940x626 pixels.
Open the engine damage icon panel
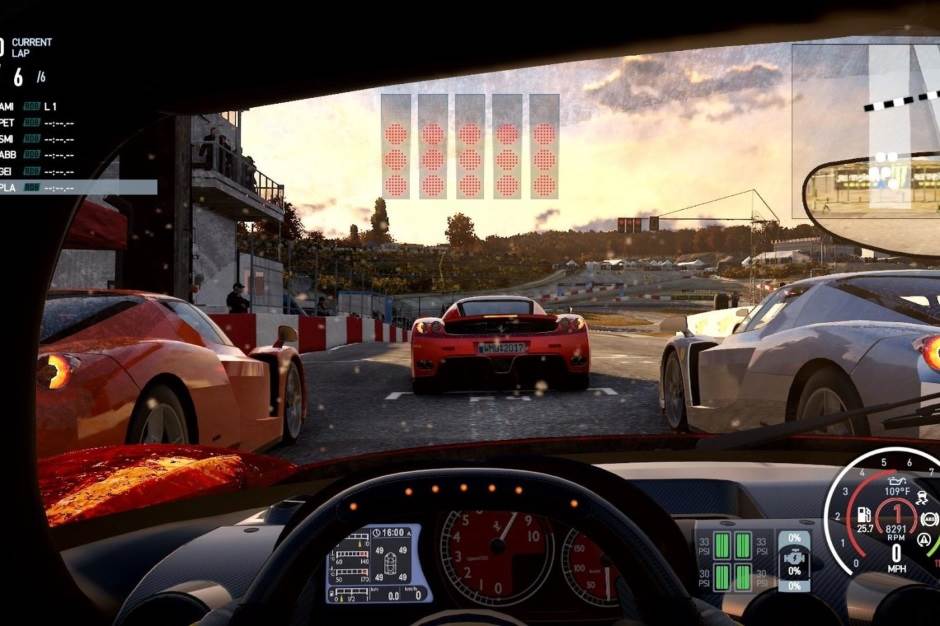(x=794, y=557)
